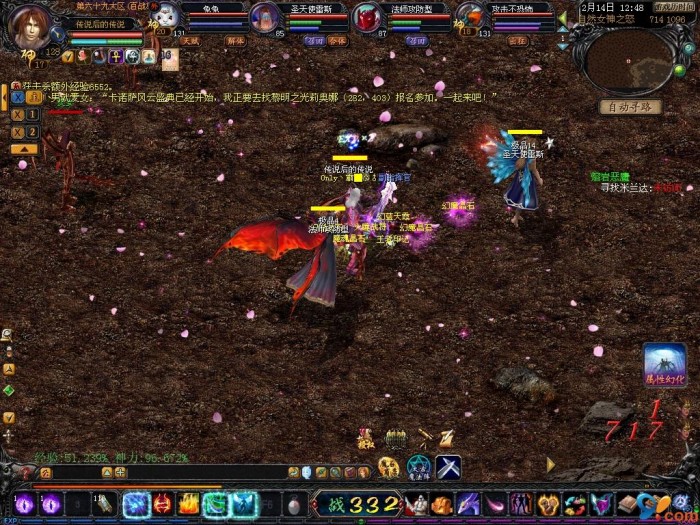This screenshot has height=525, width=700.
Task: Select party member 攻击不恐怖's portrait
Action: click(472, 17)
